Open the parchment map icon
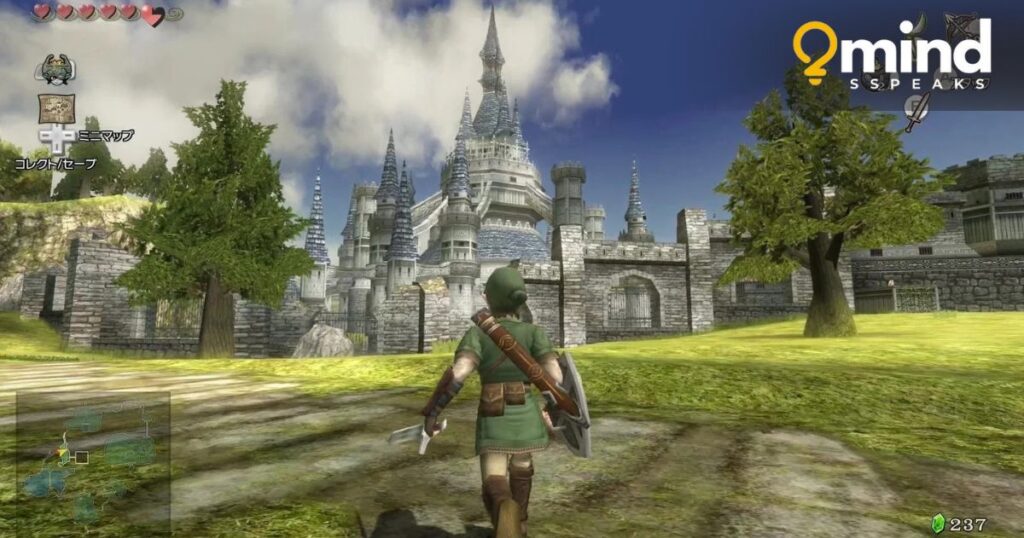This screenshot has height=538, width=1024. coord(56,108)
